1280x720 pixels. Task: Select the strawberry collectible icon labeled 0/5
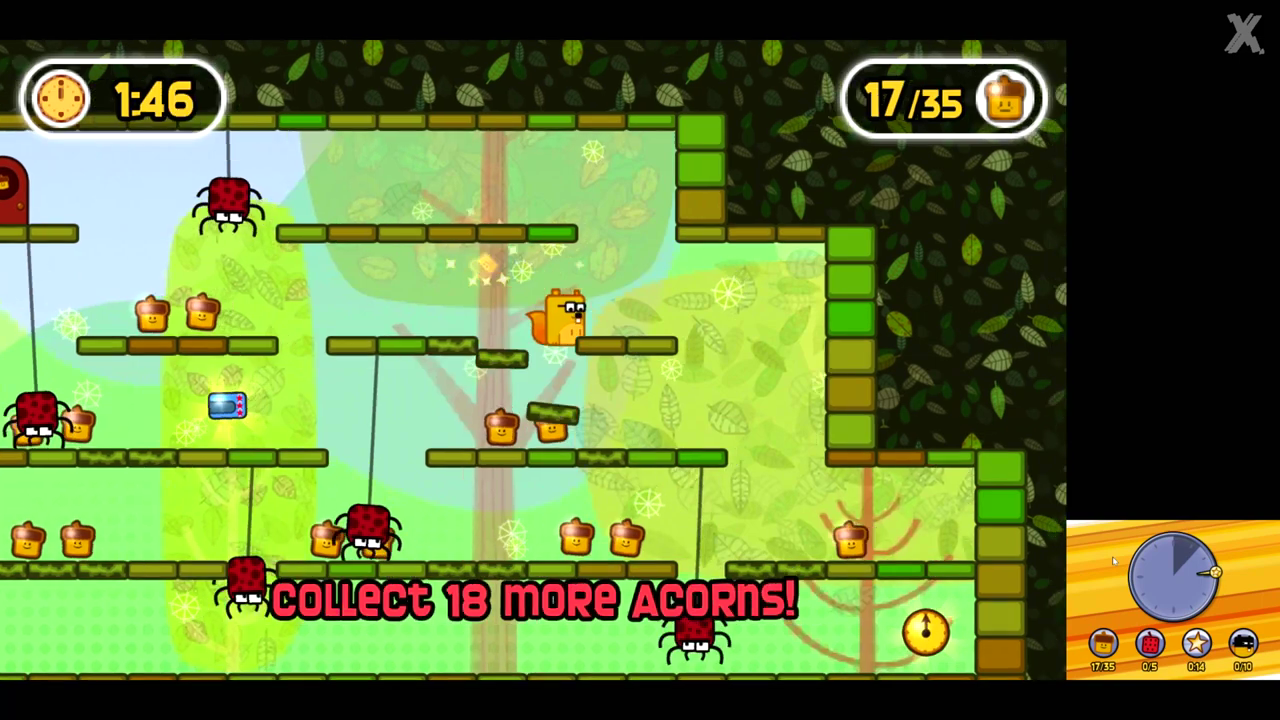tap(1149, 643)
